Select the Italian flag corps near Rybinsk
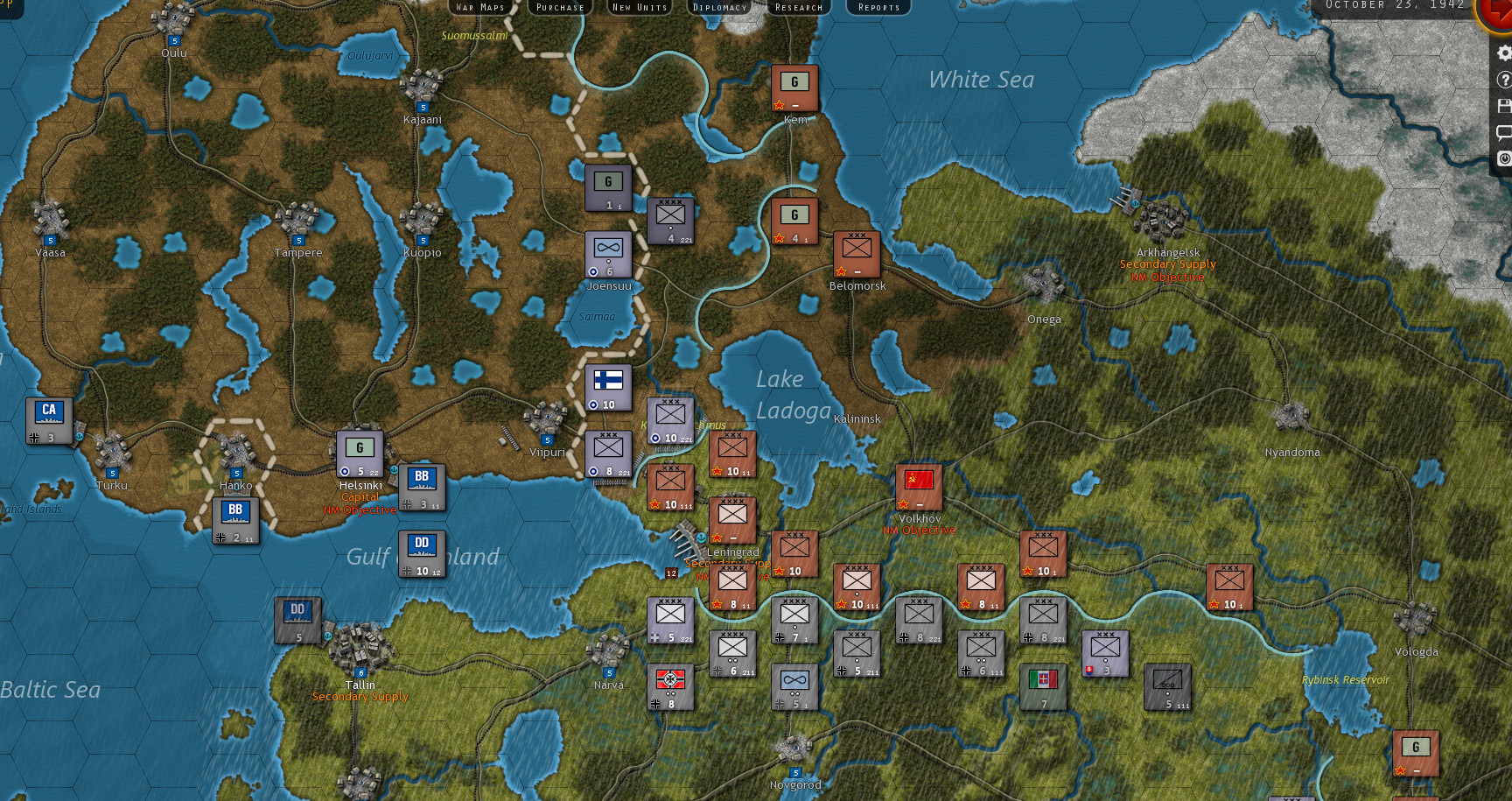1512x801 pixels. [x=1044, y=688]
